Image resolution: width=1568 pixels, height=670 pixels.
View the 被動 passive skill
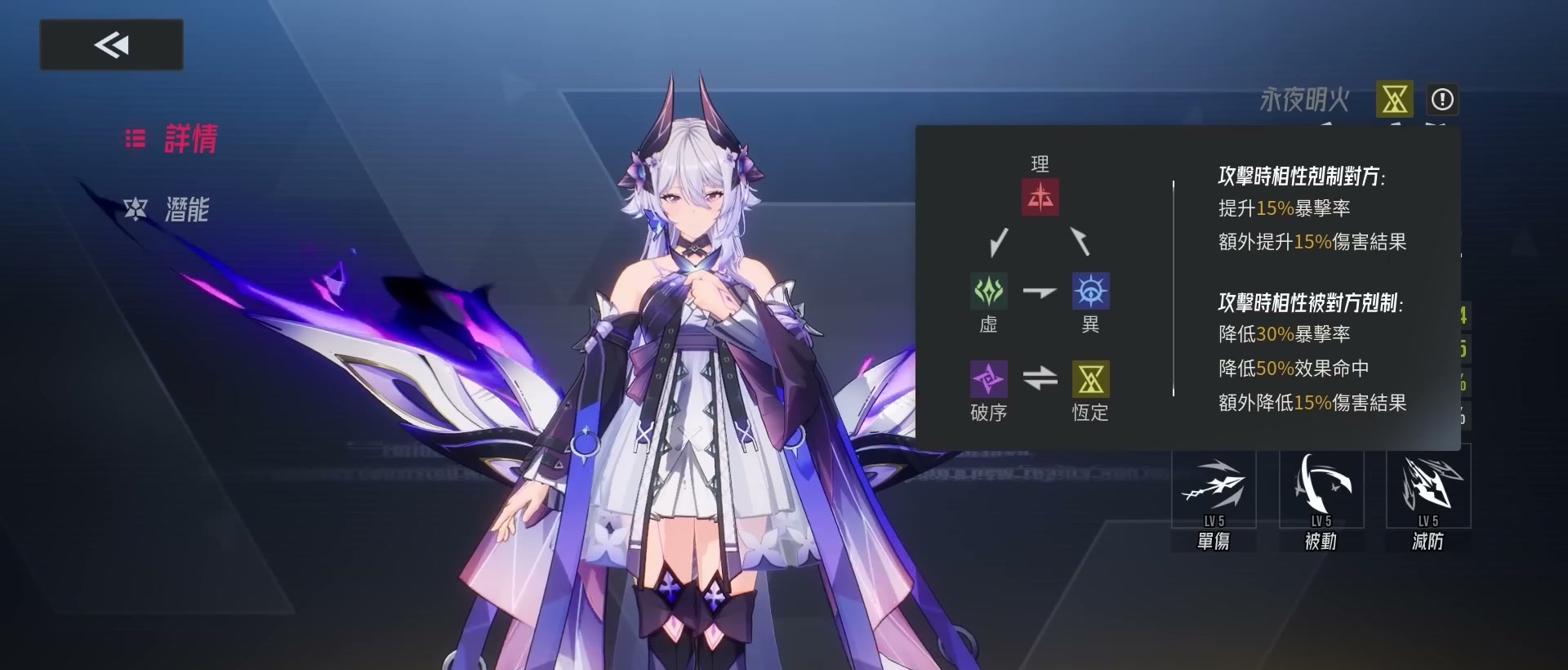[1321, 489]
